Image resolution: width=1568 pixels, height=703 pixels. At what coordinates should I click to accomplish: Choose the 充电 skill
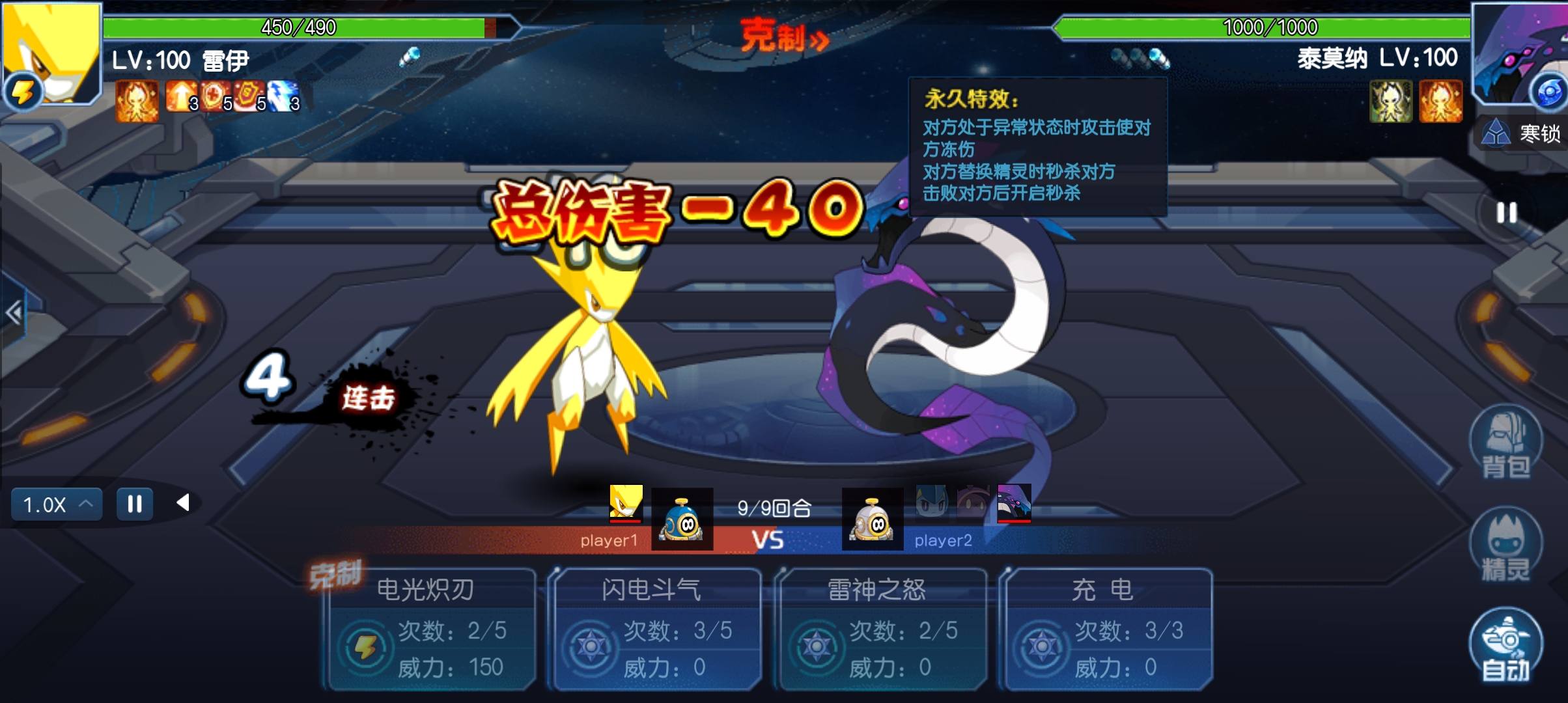coord(1107,629)
